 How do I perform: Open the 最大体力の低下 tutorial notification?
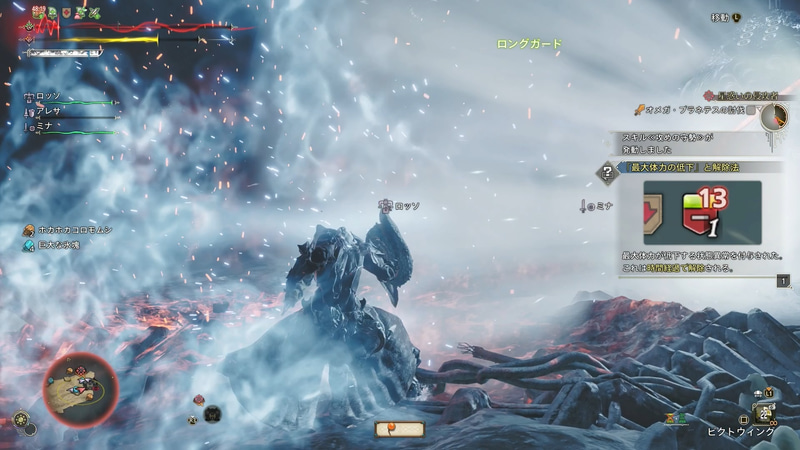689,168
